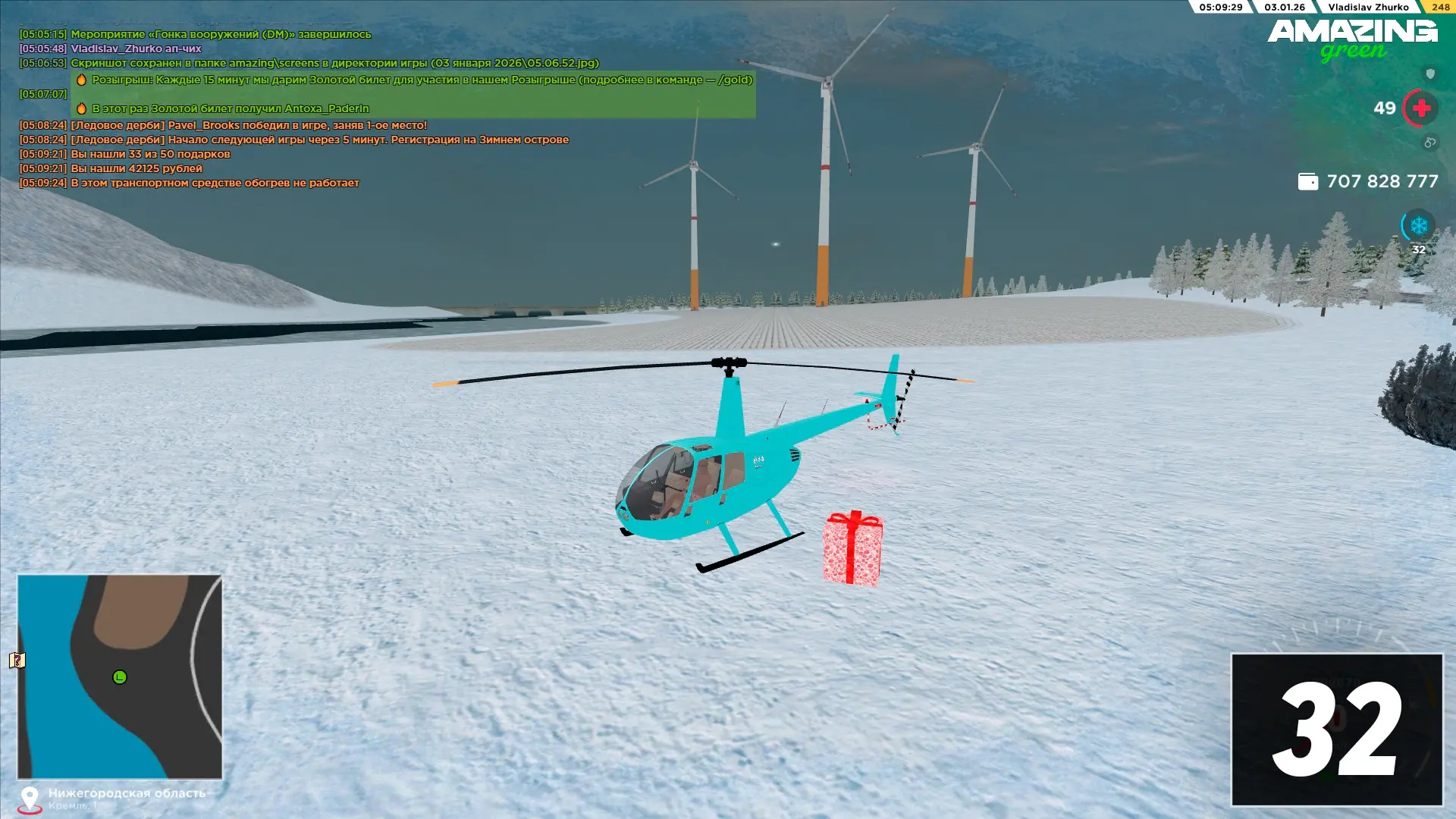Click the green Golden Ticket giveaway chat message
1456x819 pixels.
[413, 94]
